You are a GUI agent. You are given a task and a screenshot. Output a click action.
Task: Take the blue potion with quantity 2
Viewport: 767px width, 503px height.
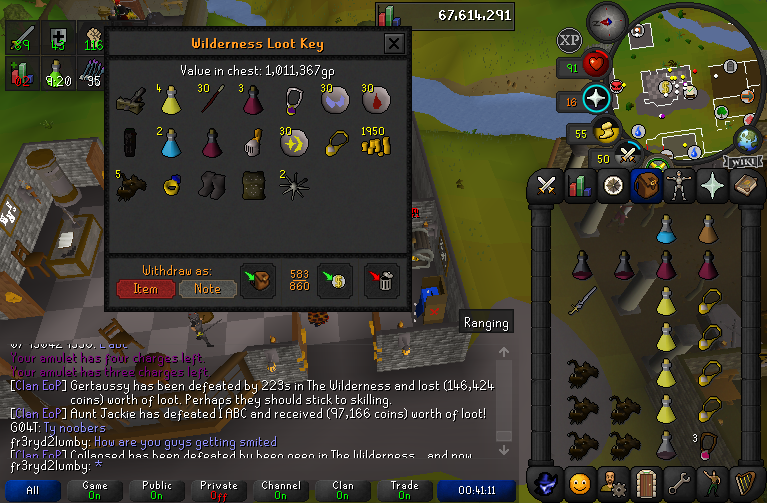click(x=171, y=144)
